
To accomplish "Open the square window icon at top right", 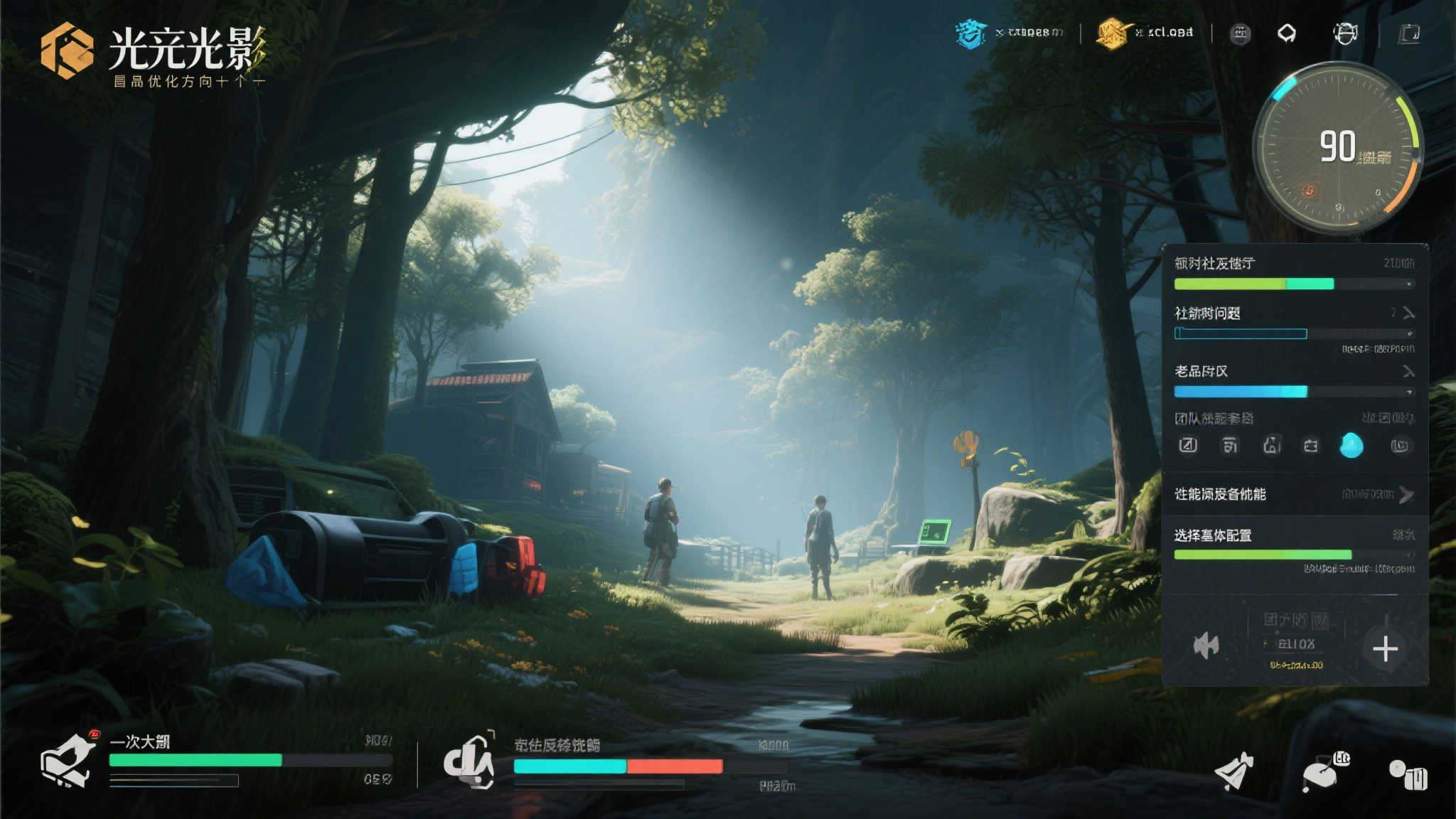I will (x=1409, y=33).
